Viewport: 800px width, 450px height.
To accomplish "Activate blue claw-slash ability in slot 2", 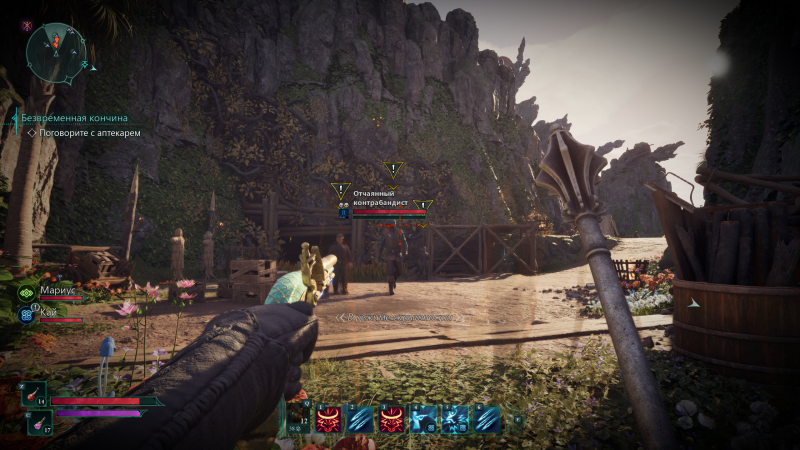I will click(x=360, y=419).
